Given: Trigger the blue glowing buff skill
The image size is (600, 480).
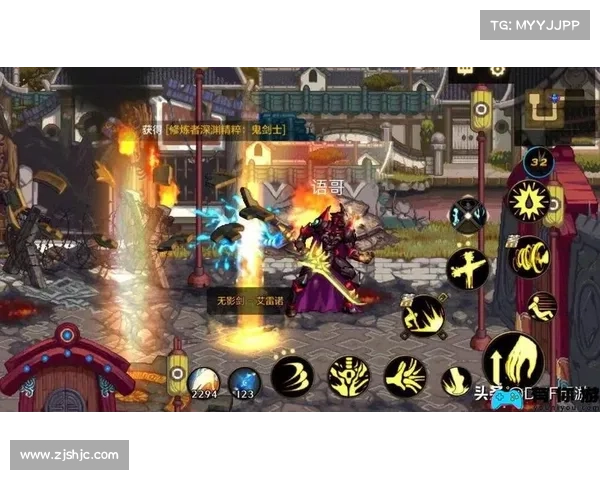Looking at the screenshot, I should click(x=466, y=214).
